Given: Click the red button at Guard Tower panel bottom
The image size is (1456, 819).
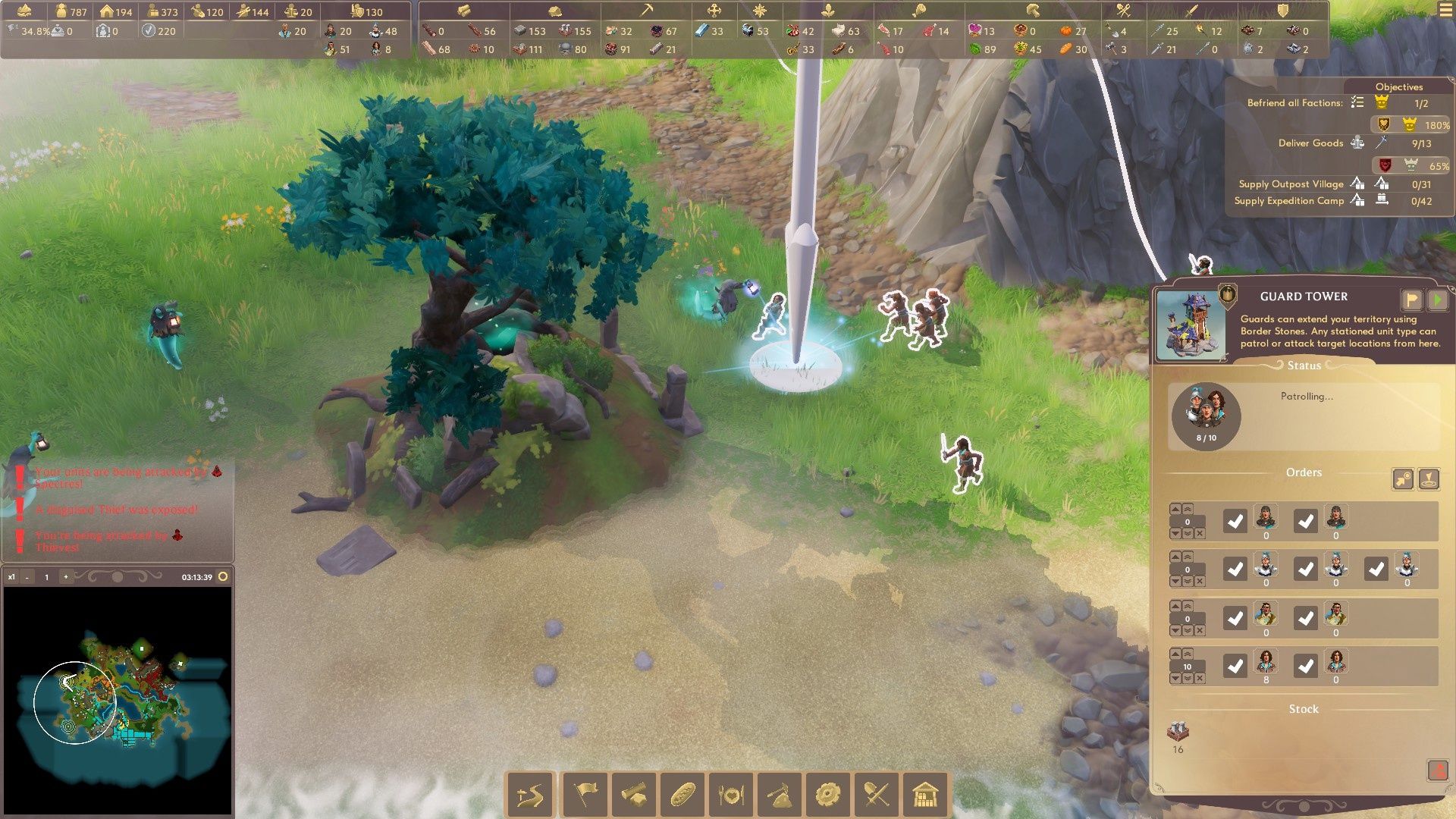Looking at the screenshot, I should (1438, 770).
